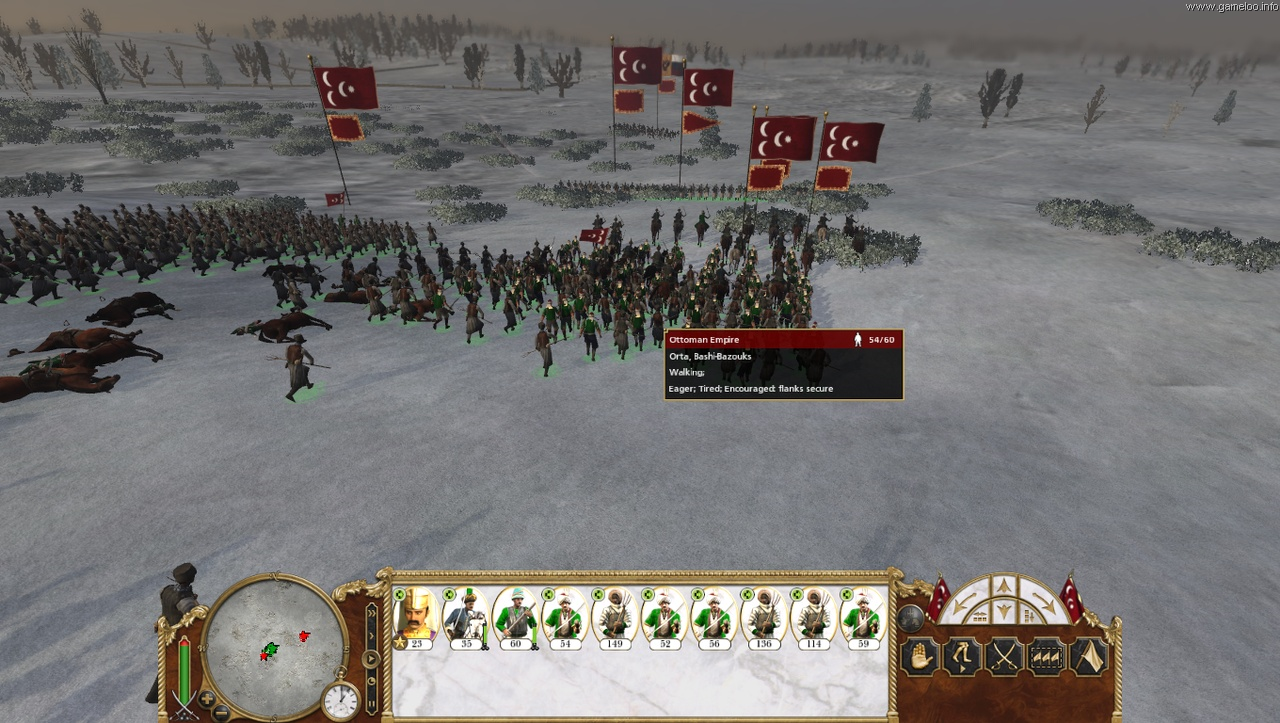Select the unit card with 114 men
This screenshot has width=1280, height=723.
(814, 616)
